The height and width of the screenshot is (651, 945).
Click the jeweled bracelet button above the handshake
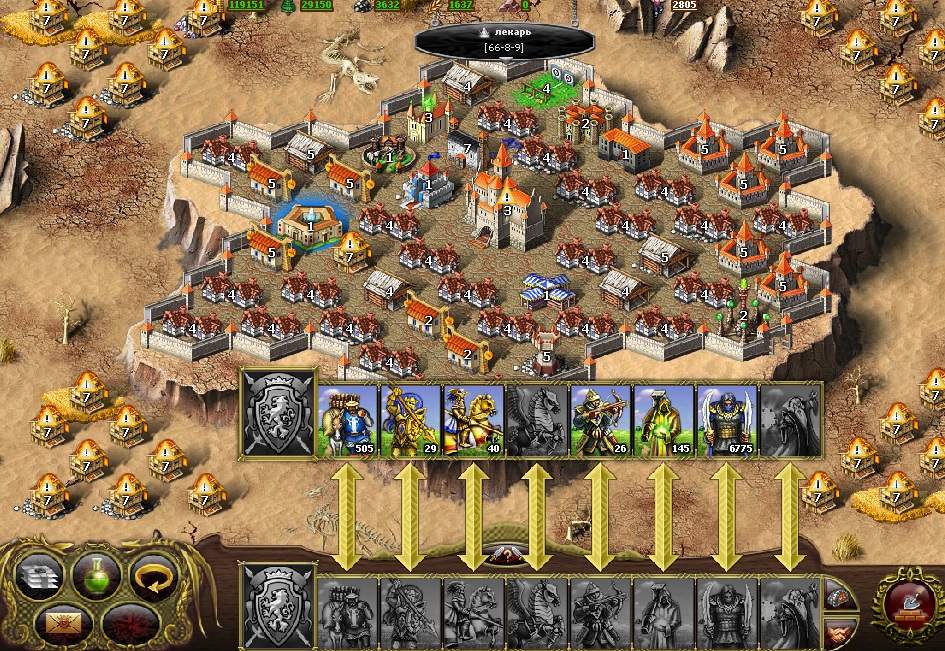coord(841,596)
